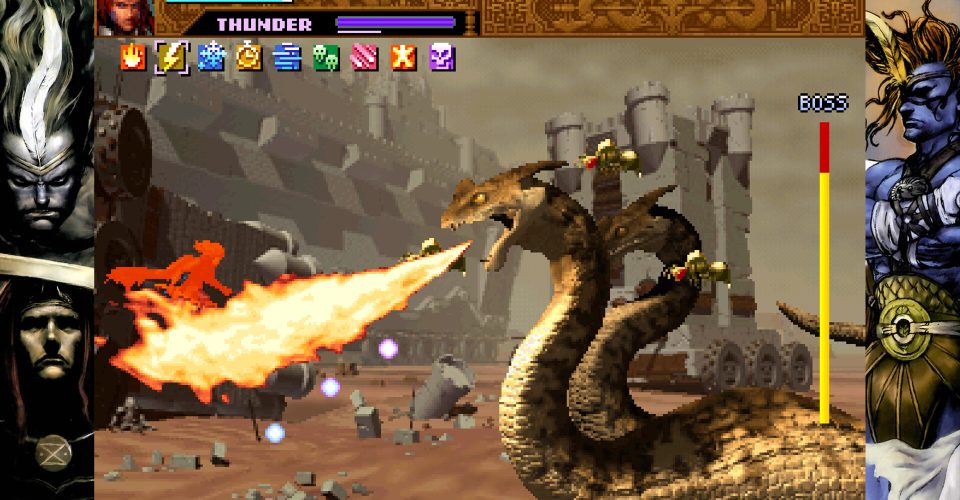This screenshot has height=500, width=960.
Task: Click the red-haired character portrait
Action: (x=125, y=17)
